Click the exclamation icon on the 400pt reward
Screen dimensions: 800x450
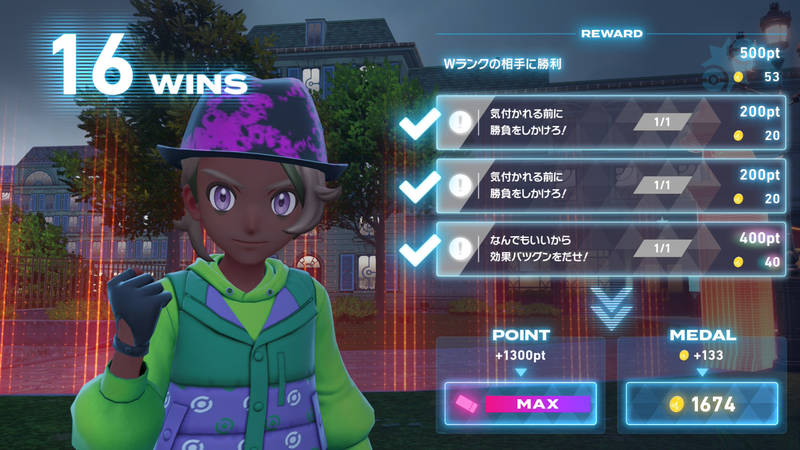coord(461,249)
